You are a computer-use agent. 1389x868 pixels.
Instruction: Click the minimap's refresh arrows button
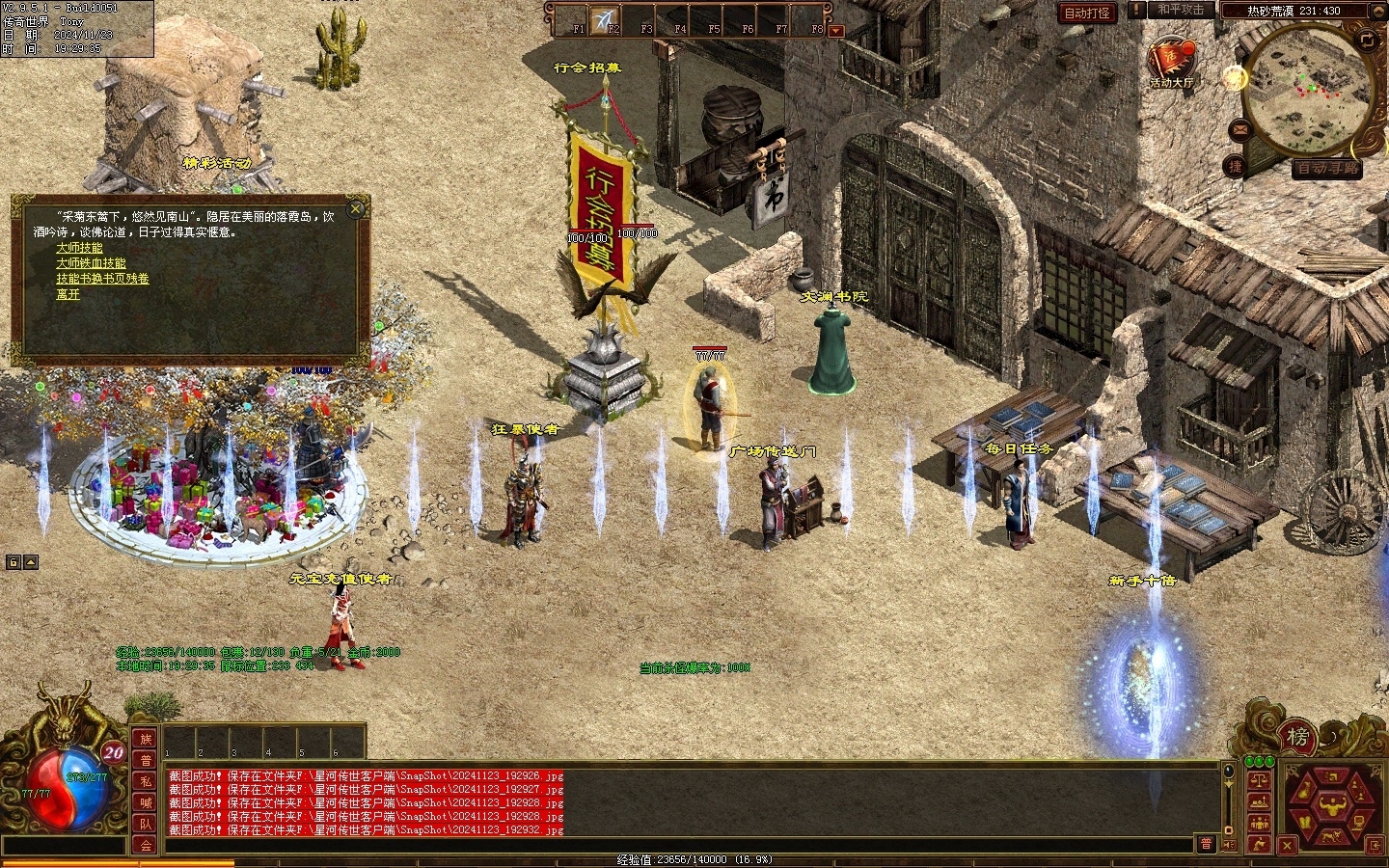(1367, 40)
